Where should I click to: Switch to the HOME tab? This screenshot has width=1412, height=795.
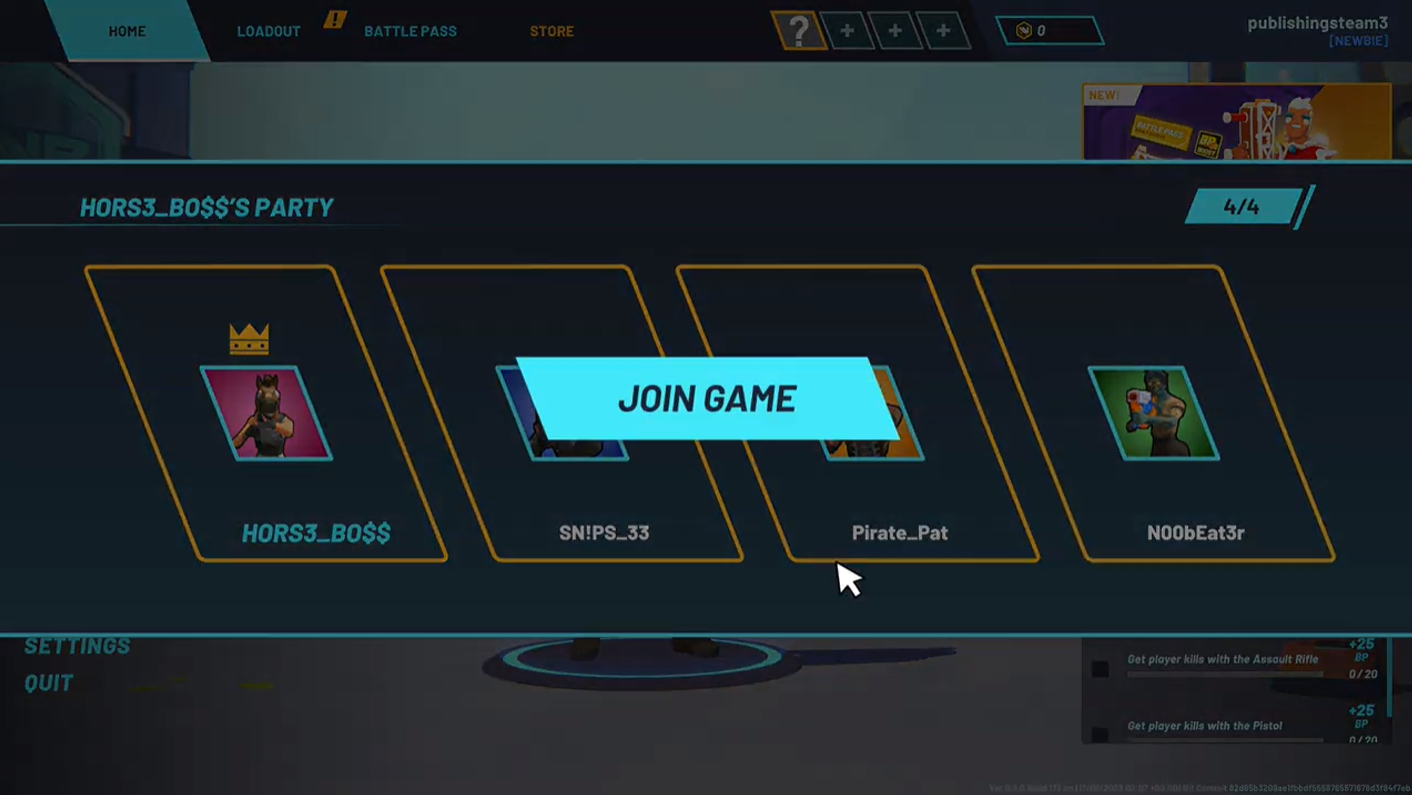[127, 30]
